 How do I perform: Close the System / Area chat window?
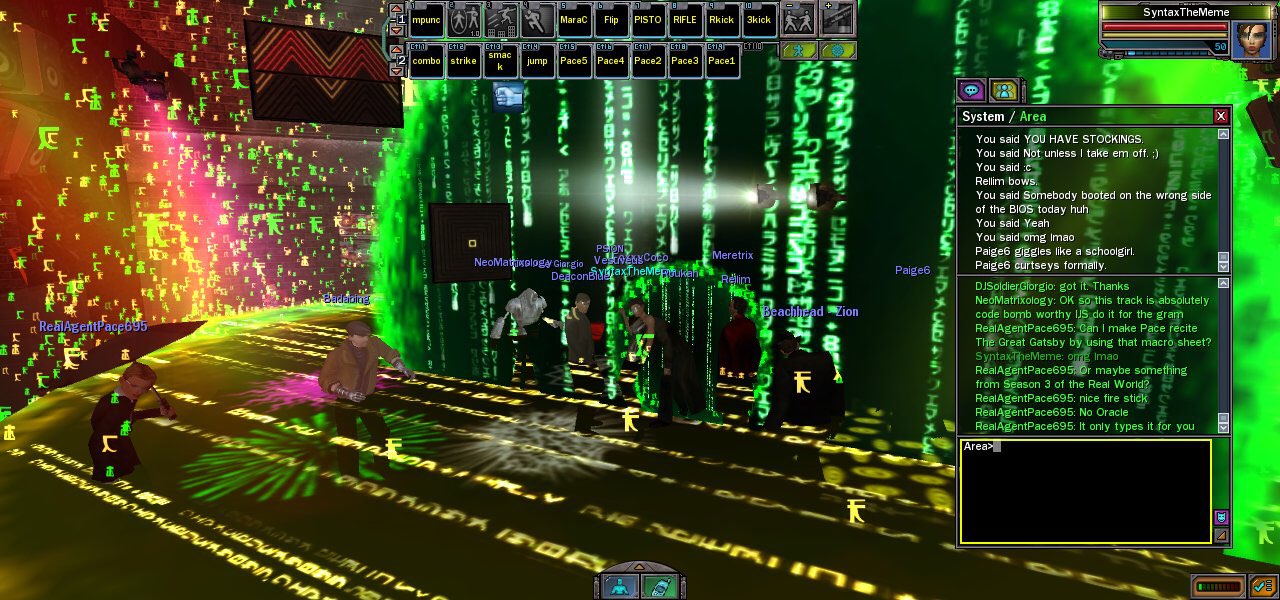[x=1220, y=116]
